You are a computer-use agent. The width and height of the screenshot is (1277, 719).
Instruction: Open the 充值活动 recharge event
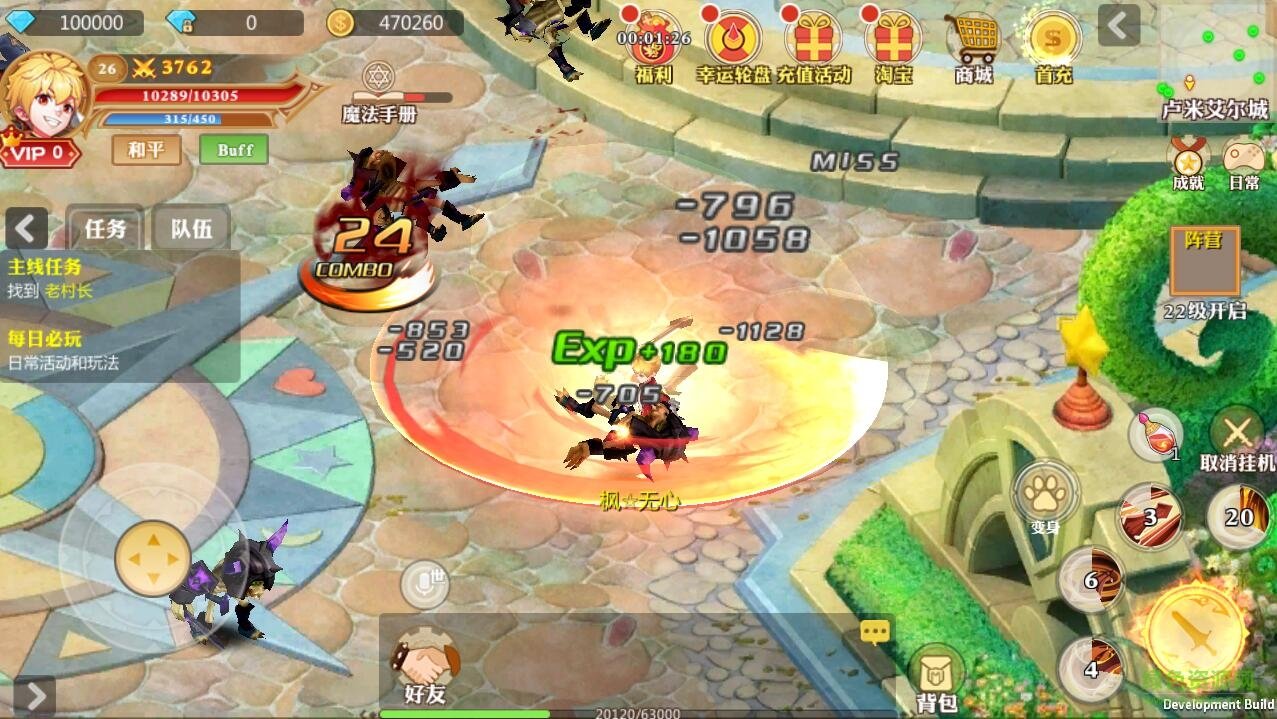tap(812, 43)
